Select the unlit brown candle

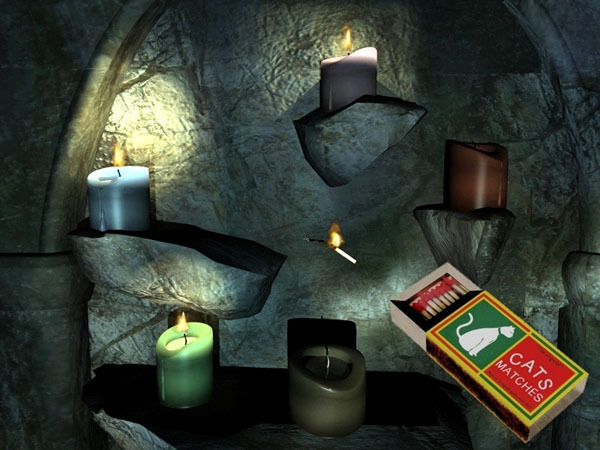coord(475,177)
